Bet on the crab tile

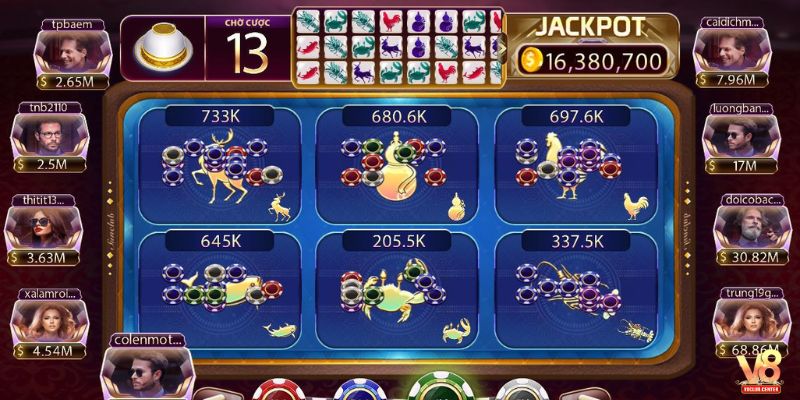[x=397, y=290]
